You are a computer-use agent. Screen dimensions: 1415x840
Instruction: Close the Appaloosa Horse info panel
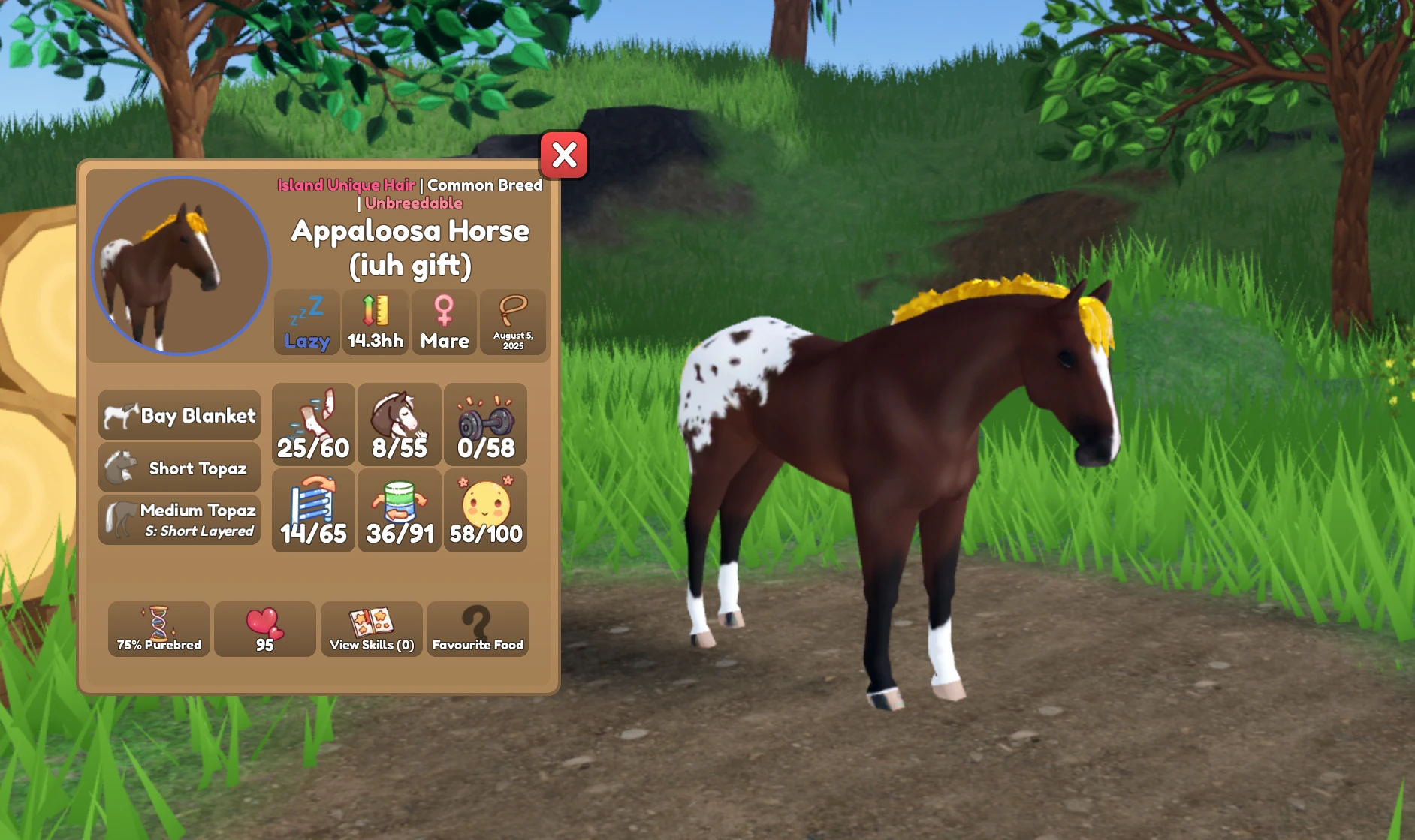(x=564, y=156)
